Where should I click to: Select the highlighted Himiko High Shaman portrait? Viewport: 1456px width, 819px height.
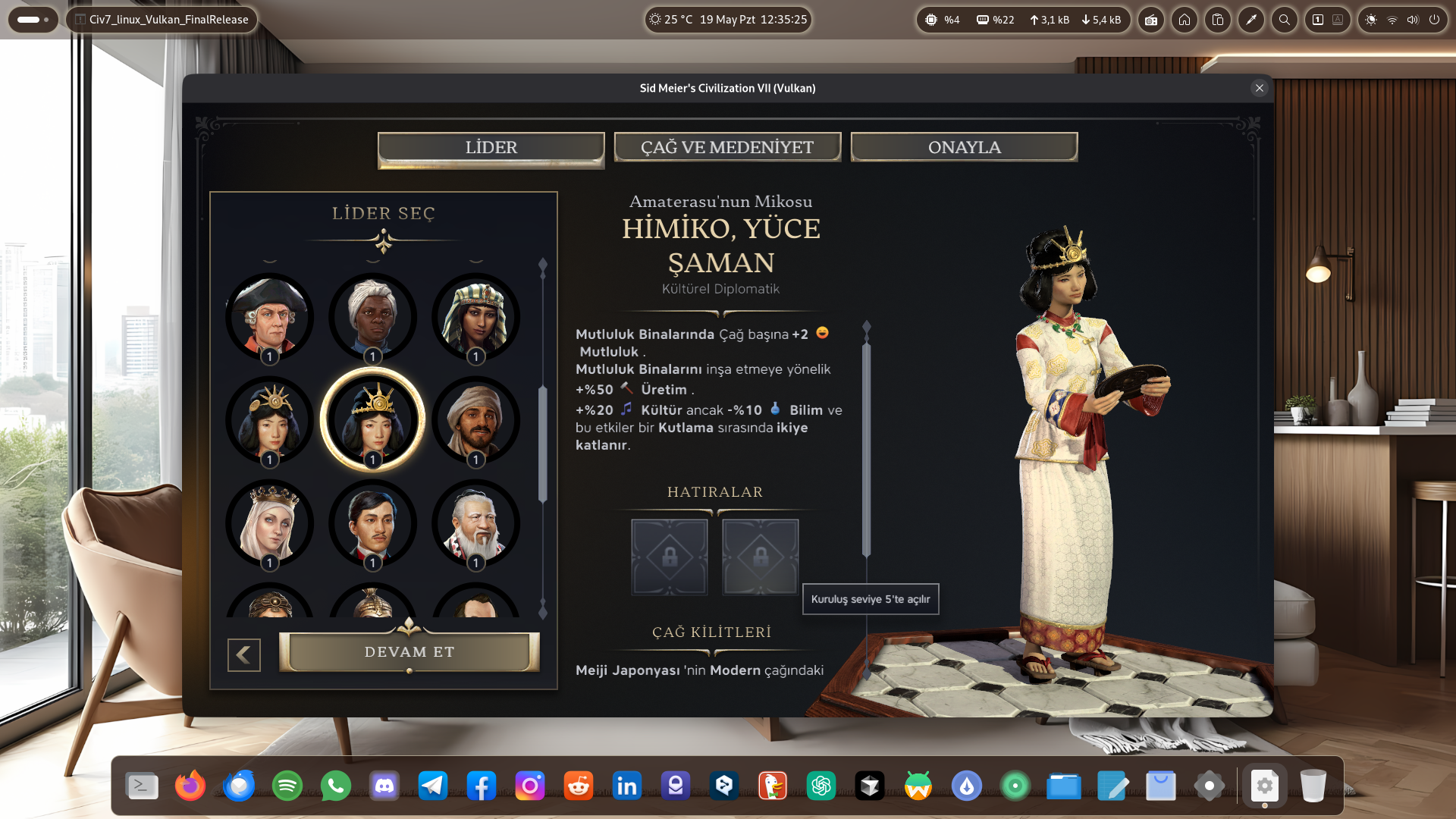372,419
